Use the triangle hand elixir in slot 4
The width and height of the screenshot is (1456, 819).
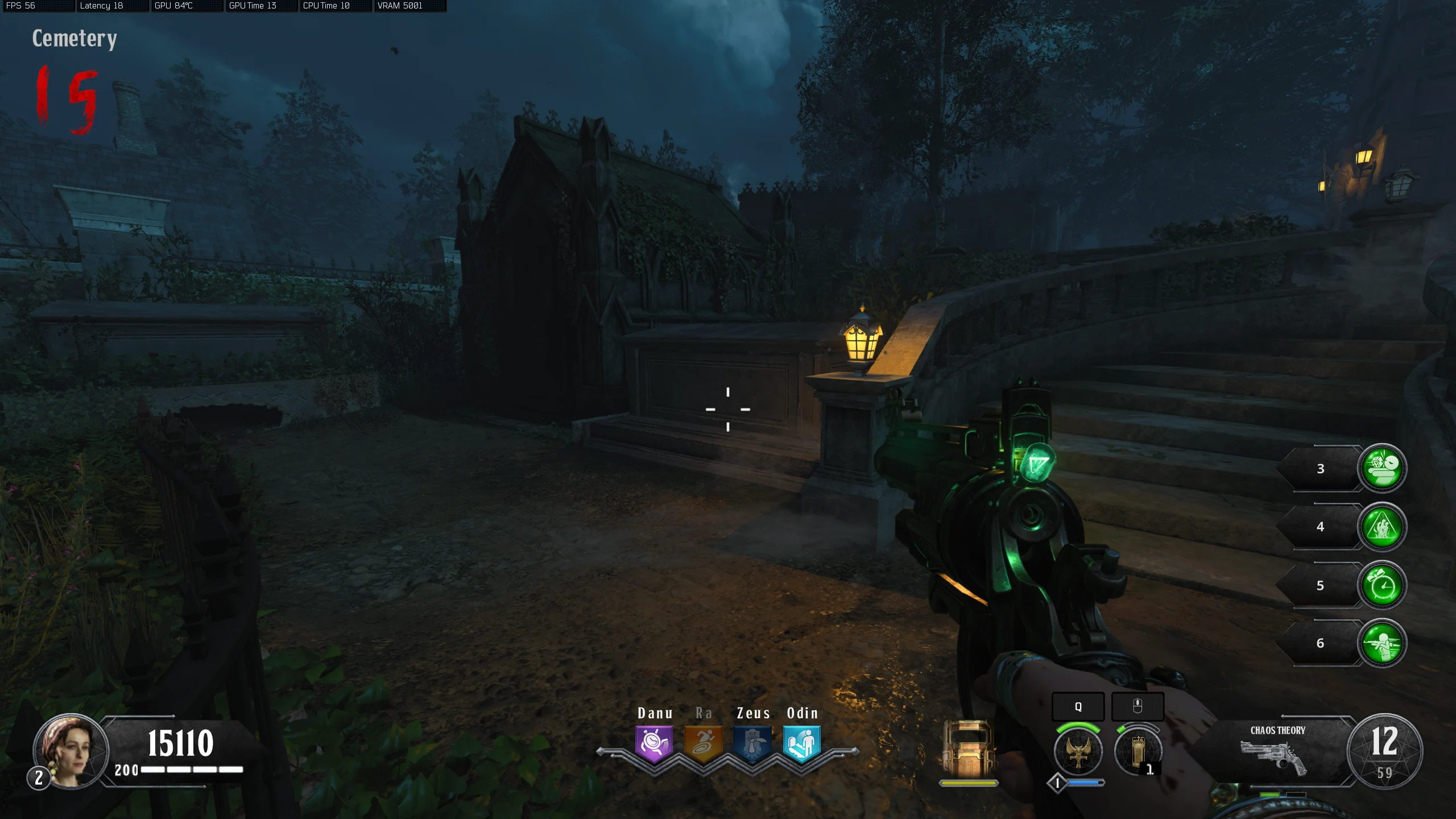click(1381, 527)
